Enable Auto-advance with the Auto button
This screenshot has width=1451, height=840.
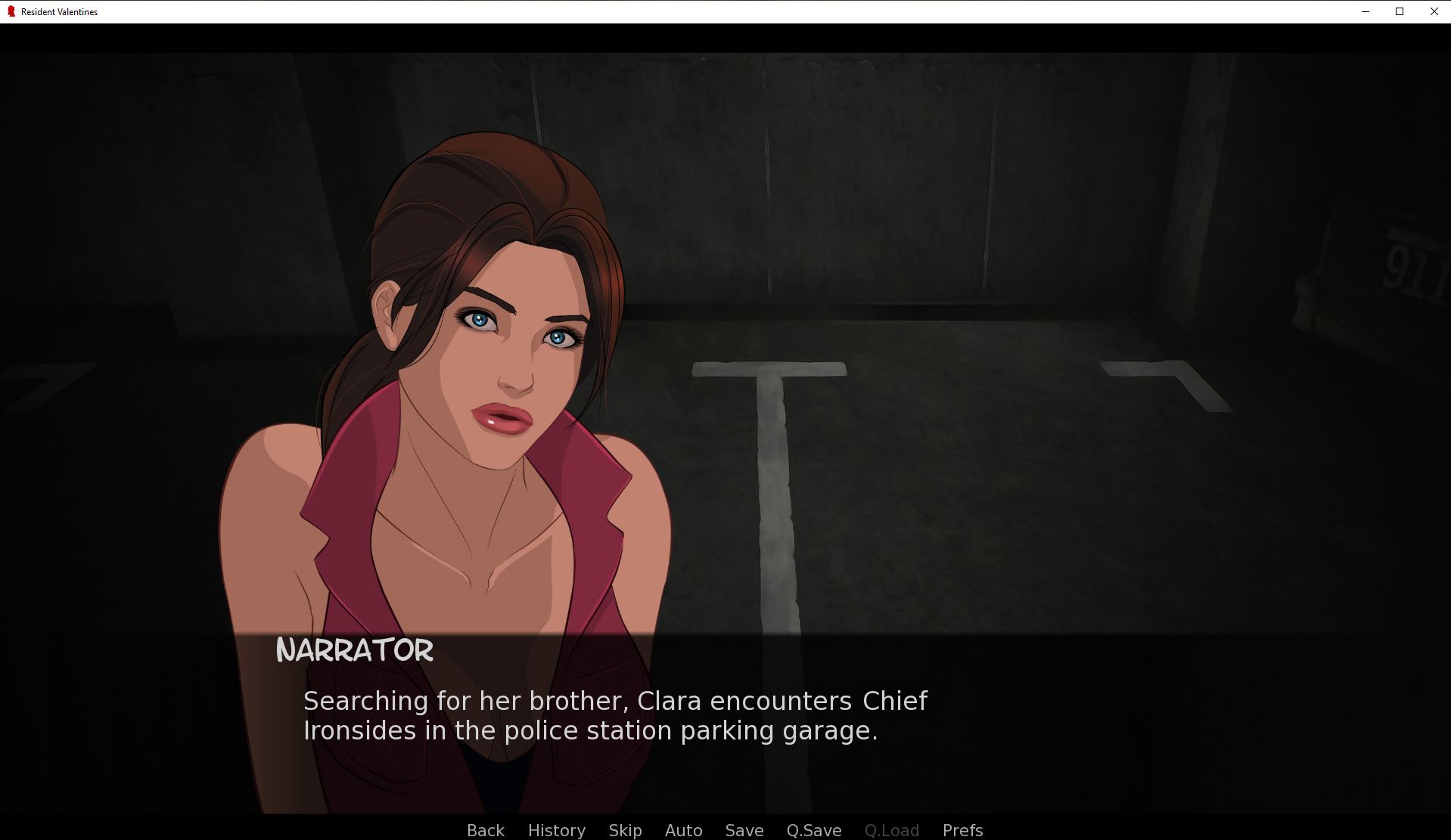click(x=683, y=830)
